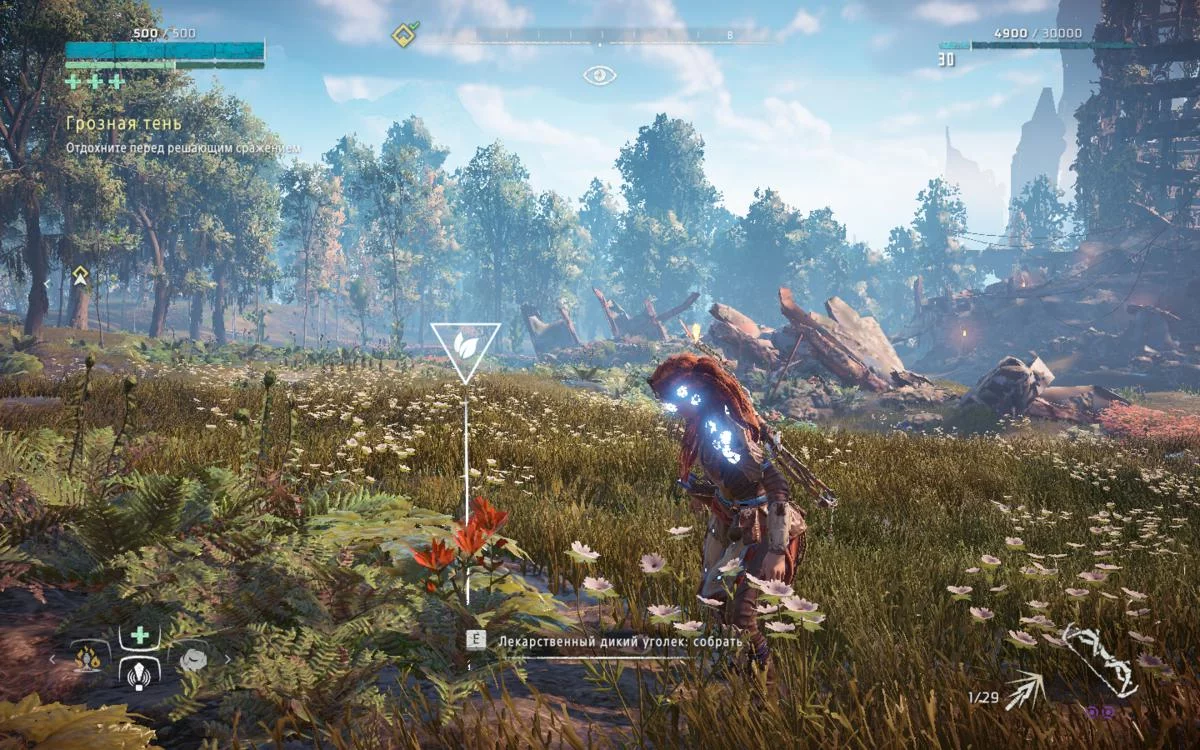Click the eye stealth visibility indicator

point(600,75)
